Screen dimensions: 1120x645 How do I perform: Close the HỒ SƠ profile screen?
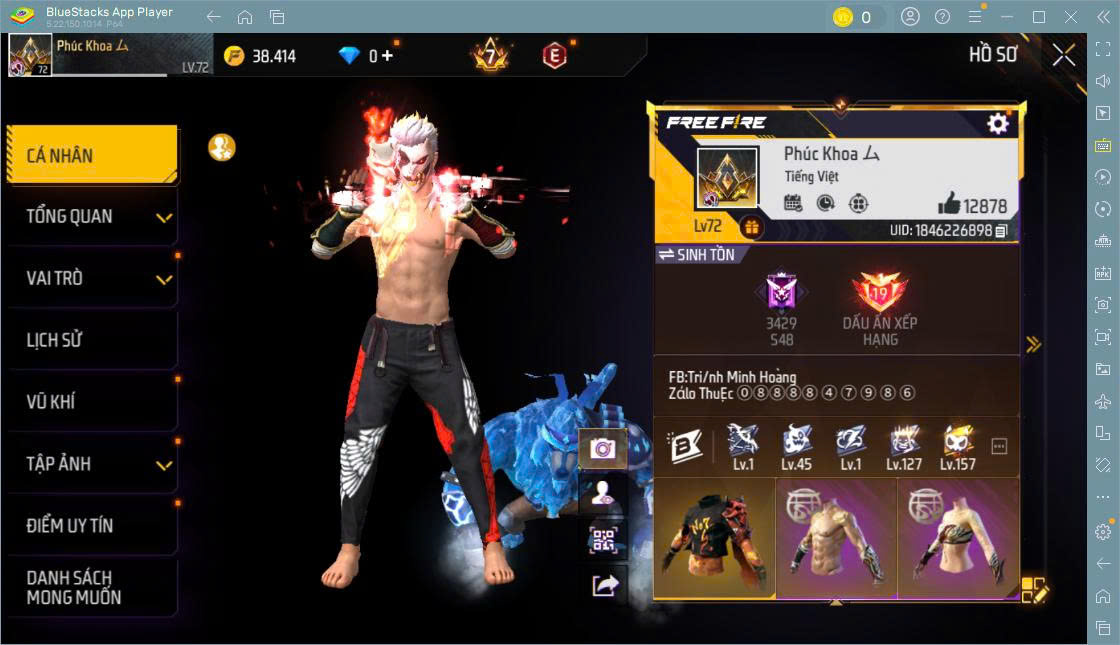pyautogui.click(x=1064, y=54)
